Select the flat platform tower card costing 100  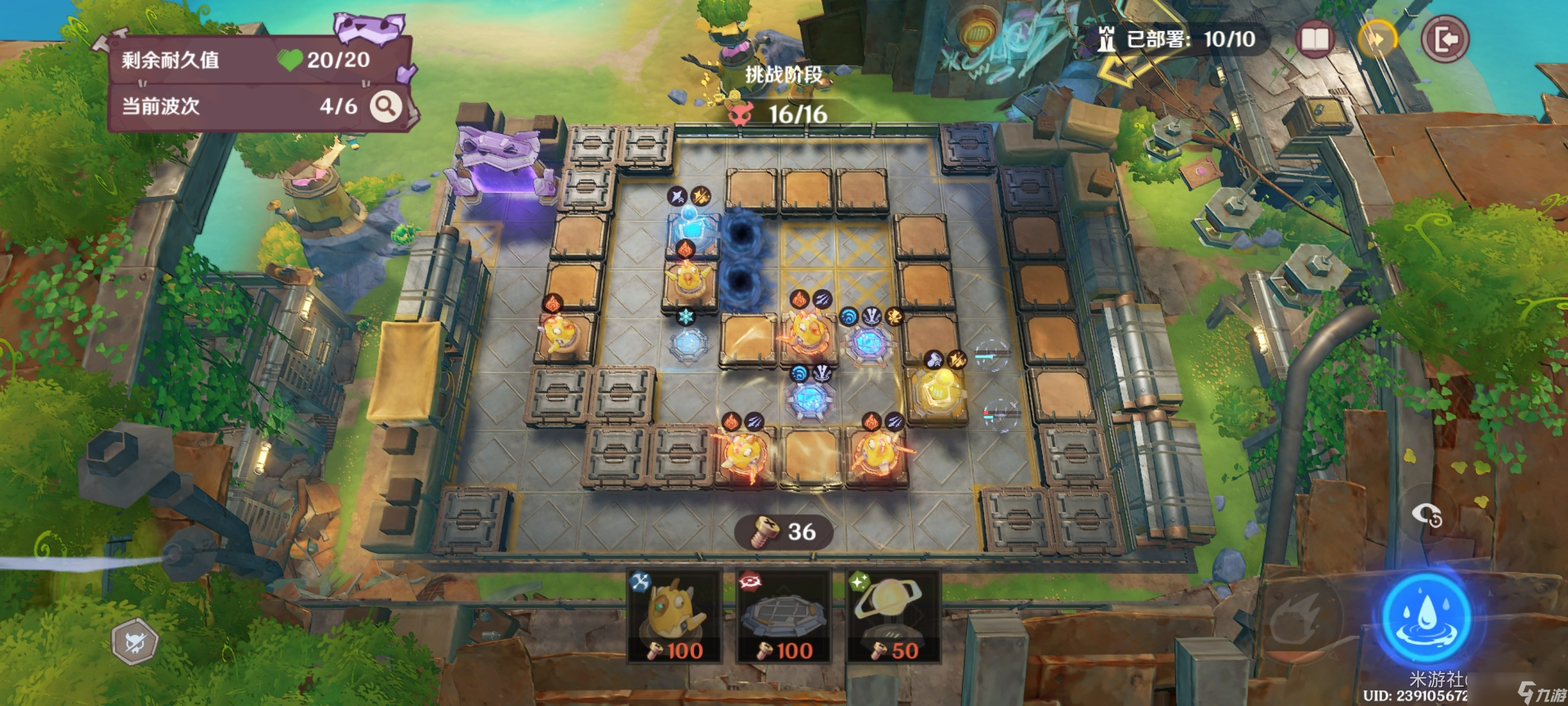click(783, 615)
